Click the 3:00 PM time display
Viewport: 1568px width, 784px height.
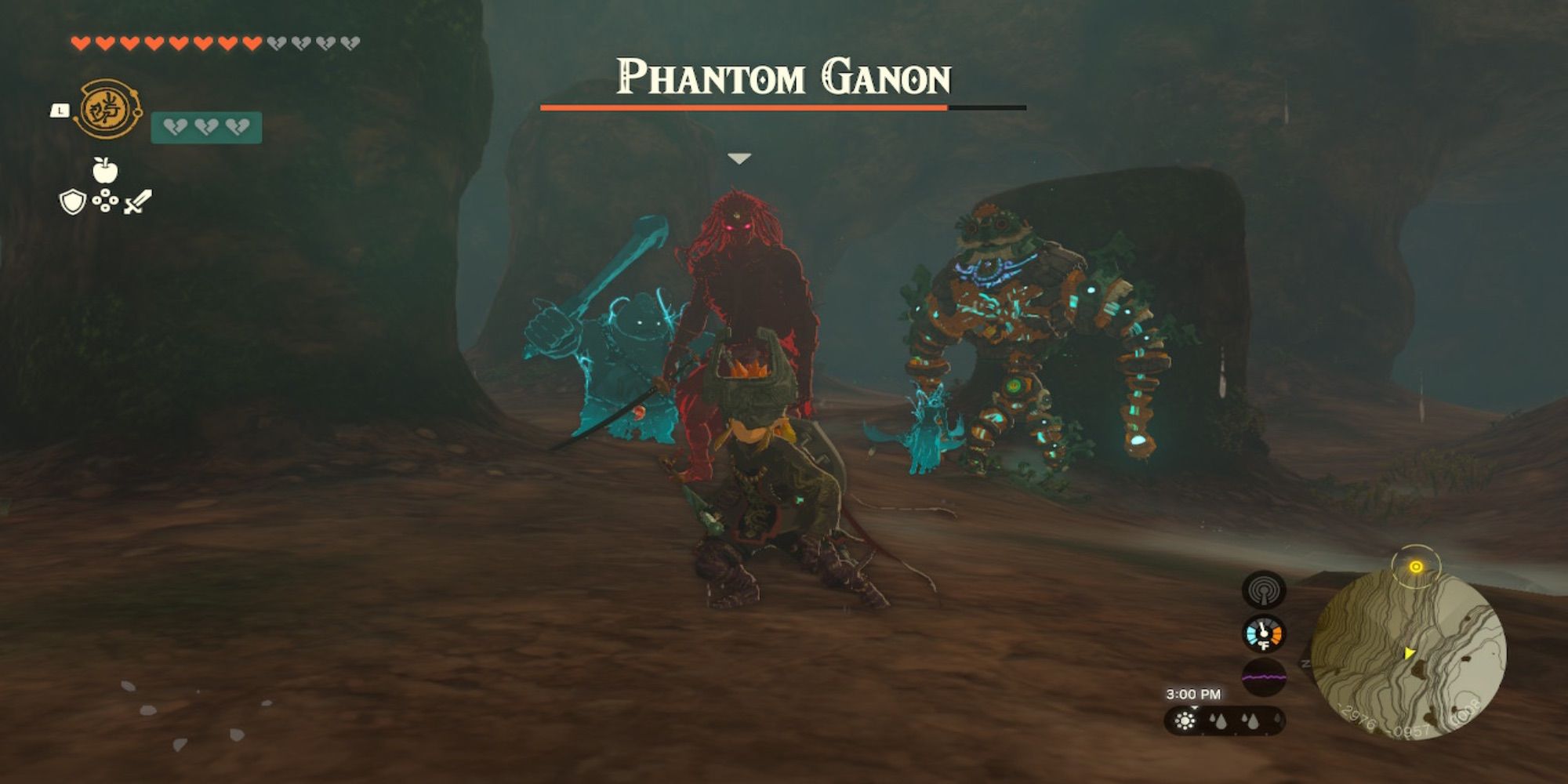1193,694
